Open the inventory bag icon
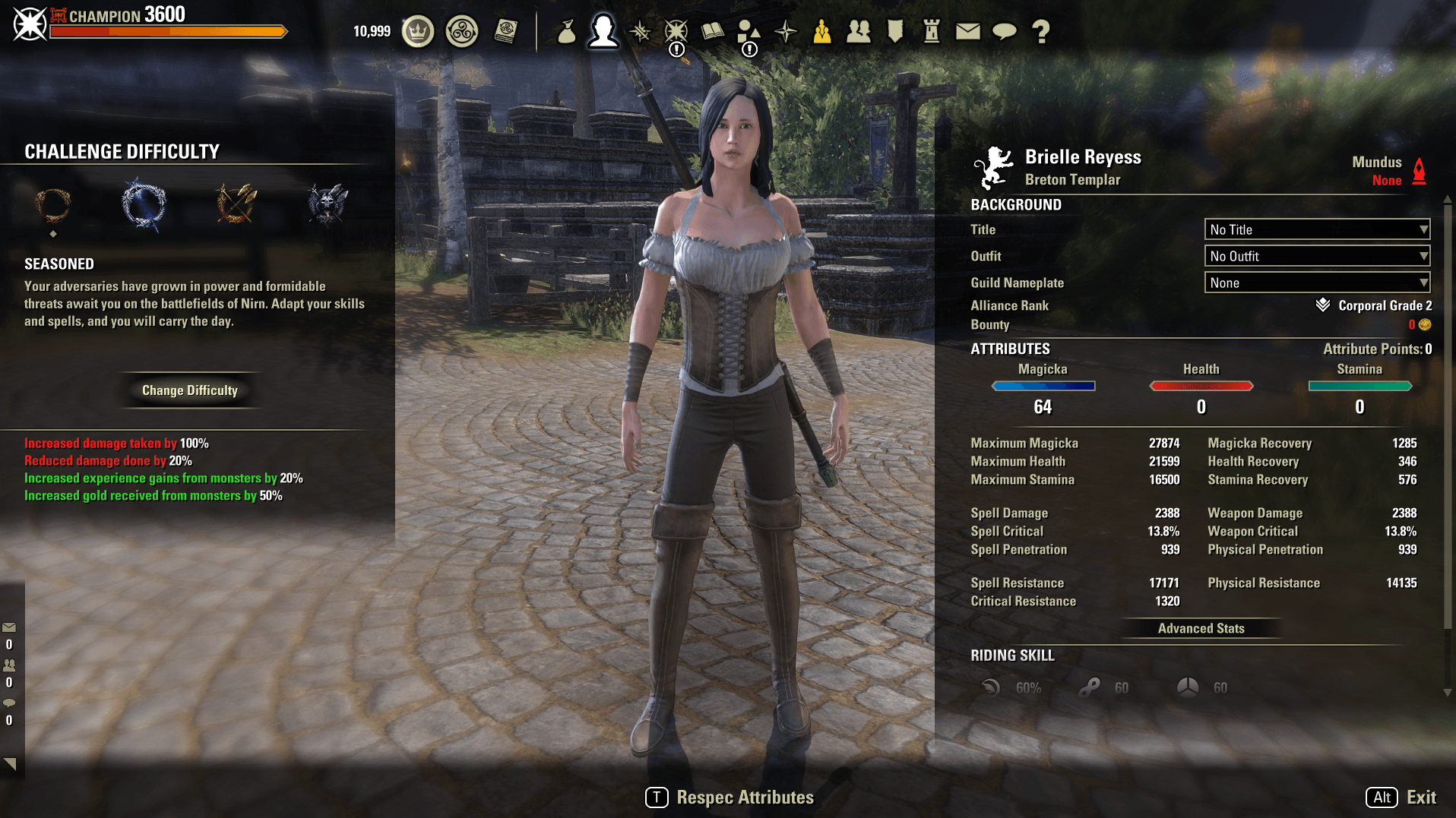This screenshot has height=818, width=1456. [x=566, y=31]
